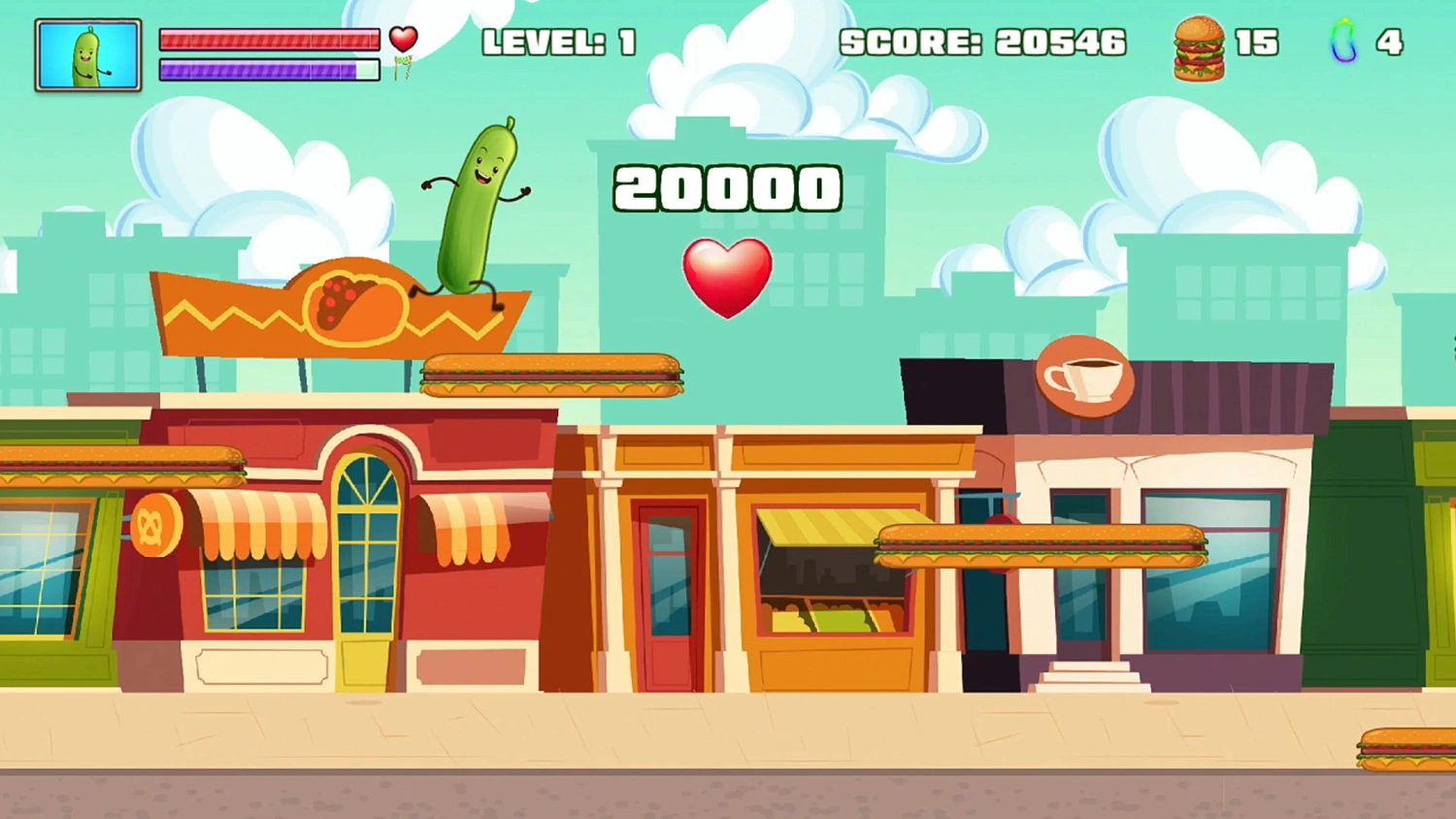This screenshot has width=1456, height=819.
Task: Click the small heart icon beside the health bar
Action: [403, 37]
